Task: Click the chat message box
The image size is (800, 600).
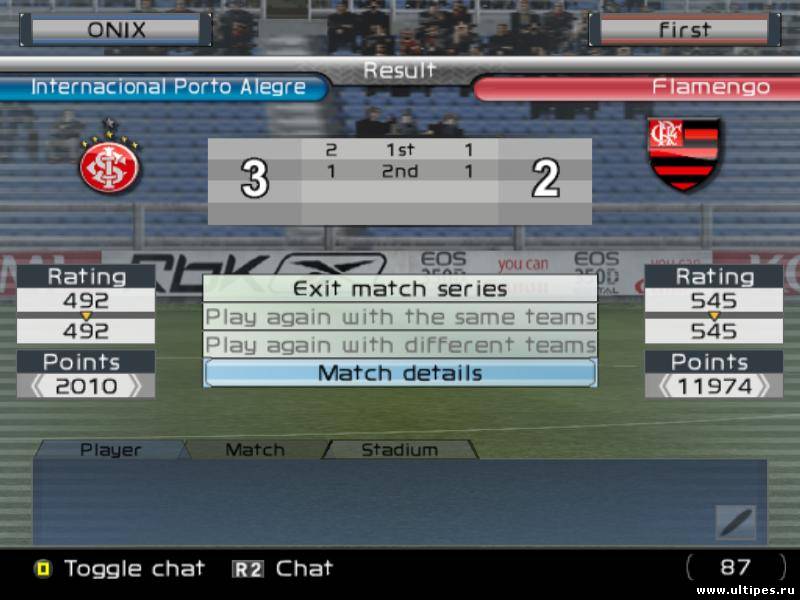Action: coord(370,502)
